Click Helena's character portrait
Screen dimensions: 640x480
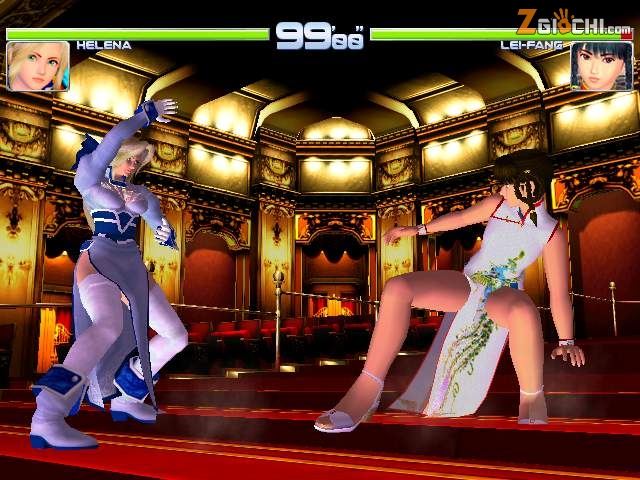coord(38,66)
